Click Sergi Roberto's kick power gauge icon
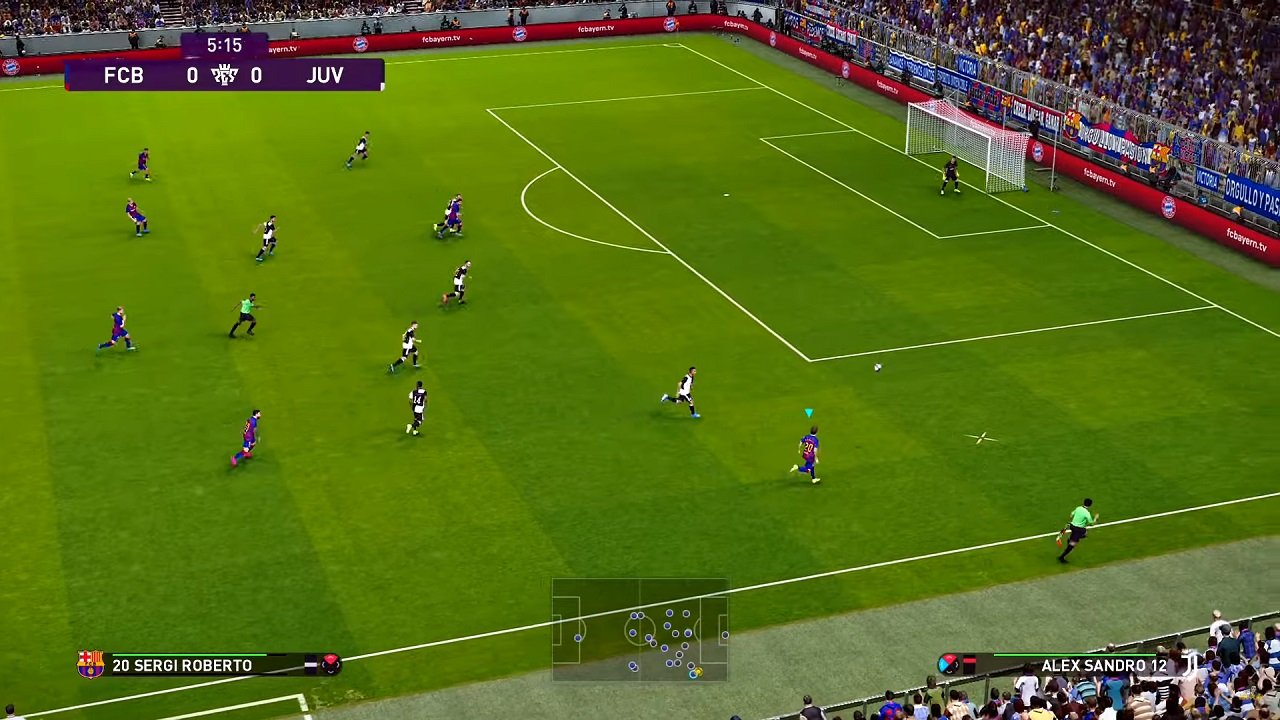The height and width of the screenshot is (720, 1280). click(x=329, y=665)
